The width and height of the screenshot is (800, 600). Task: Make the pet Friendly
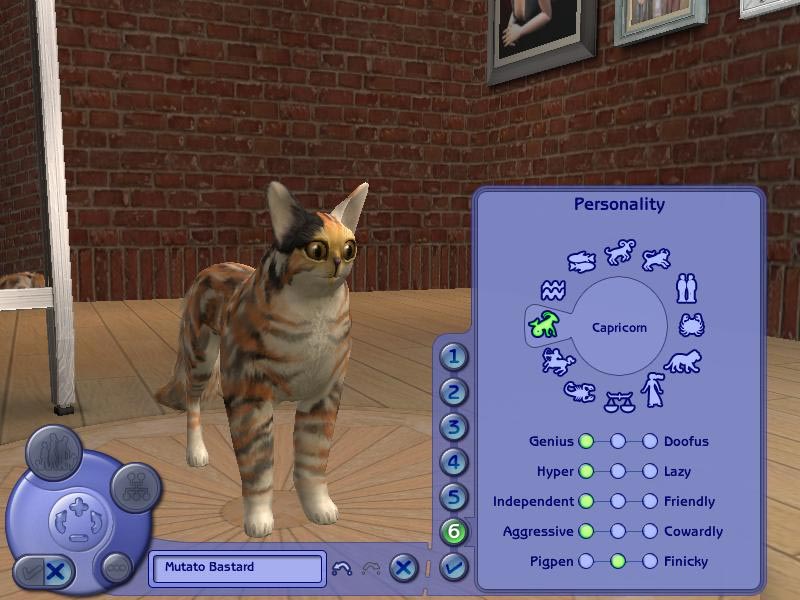tap(650, 501)
